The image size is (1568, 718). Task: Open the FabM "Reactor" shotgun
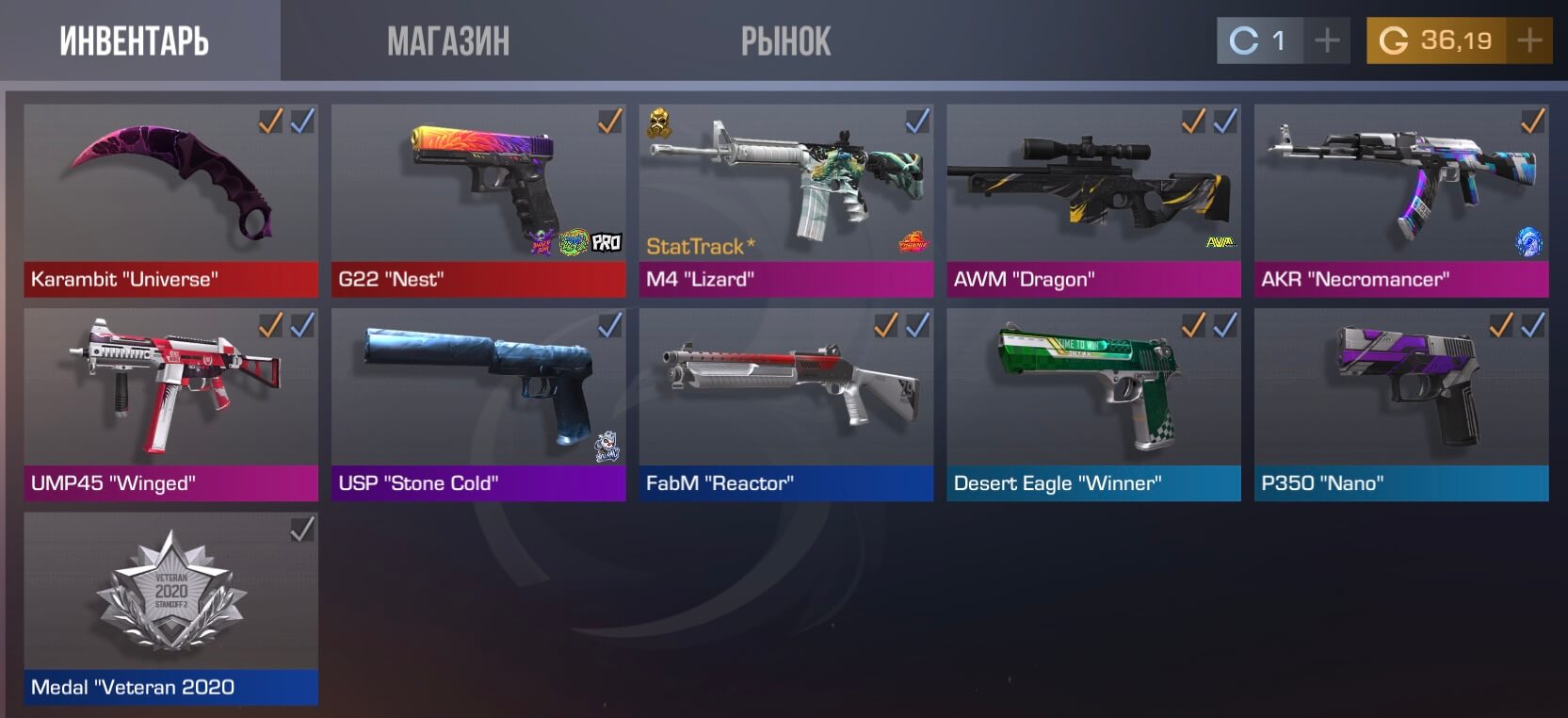pyautogui.click(x=786, y=404)
